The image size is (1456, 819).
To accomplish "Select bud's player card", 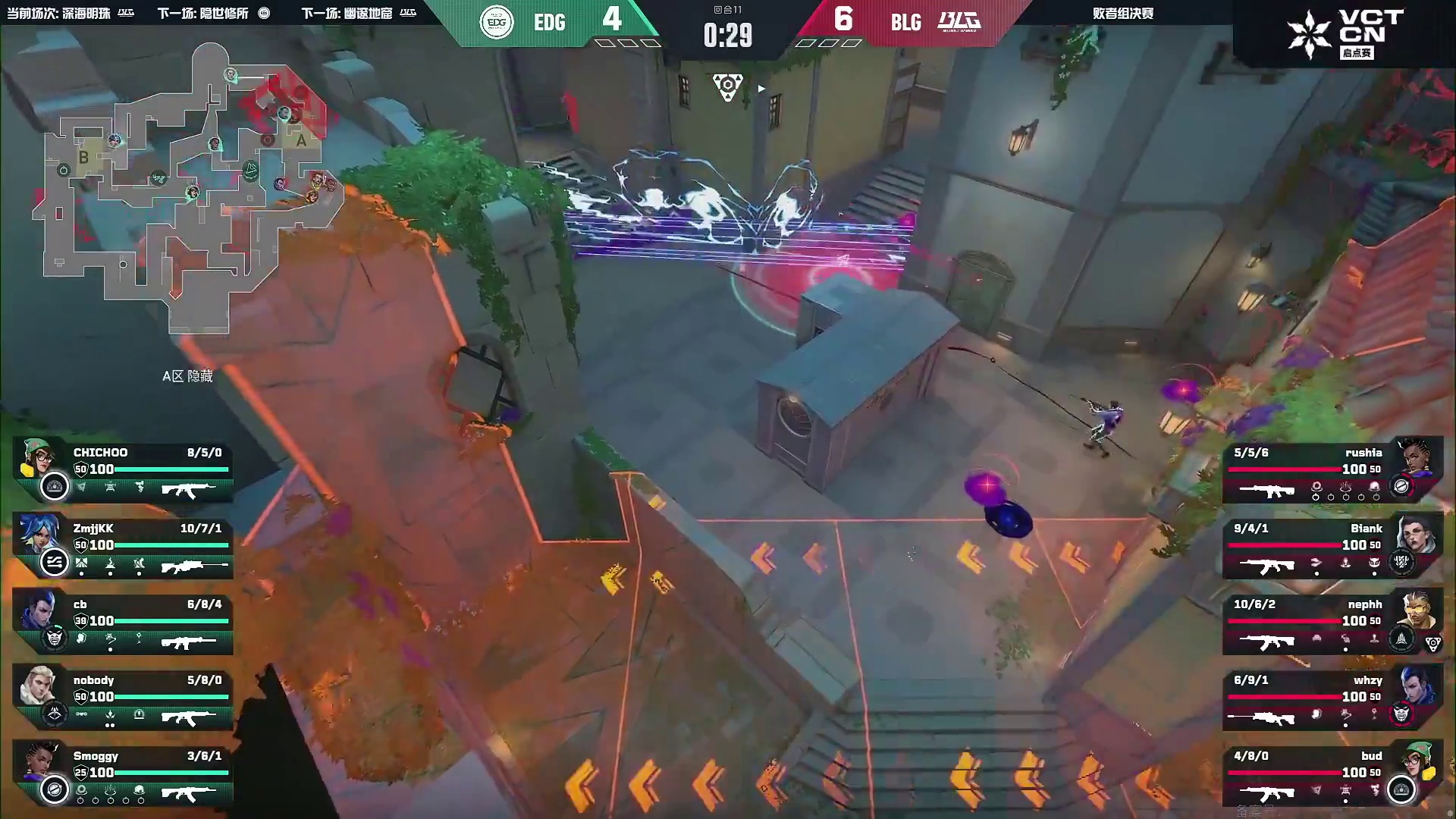I will (1331, 773).
